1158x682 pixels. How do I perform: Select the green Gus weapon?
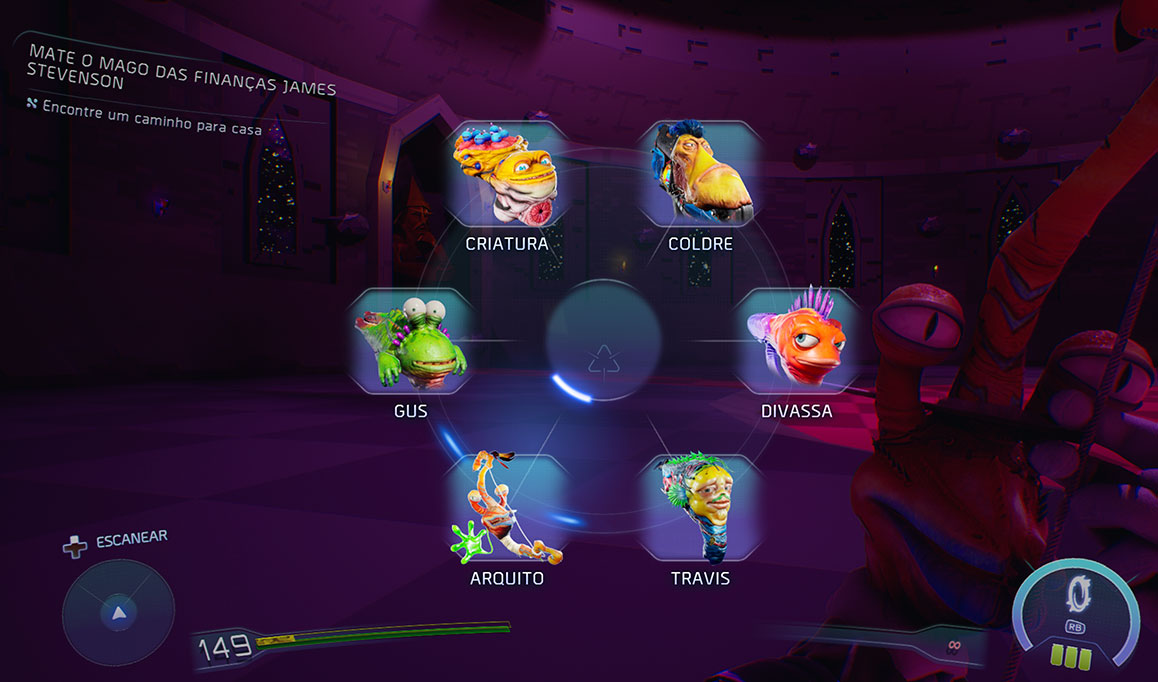[411, 341]
